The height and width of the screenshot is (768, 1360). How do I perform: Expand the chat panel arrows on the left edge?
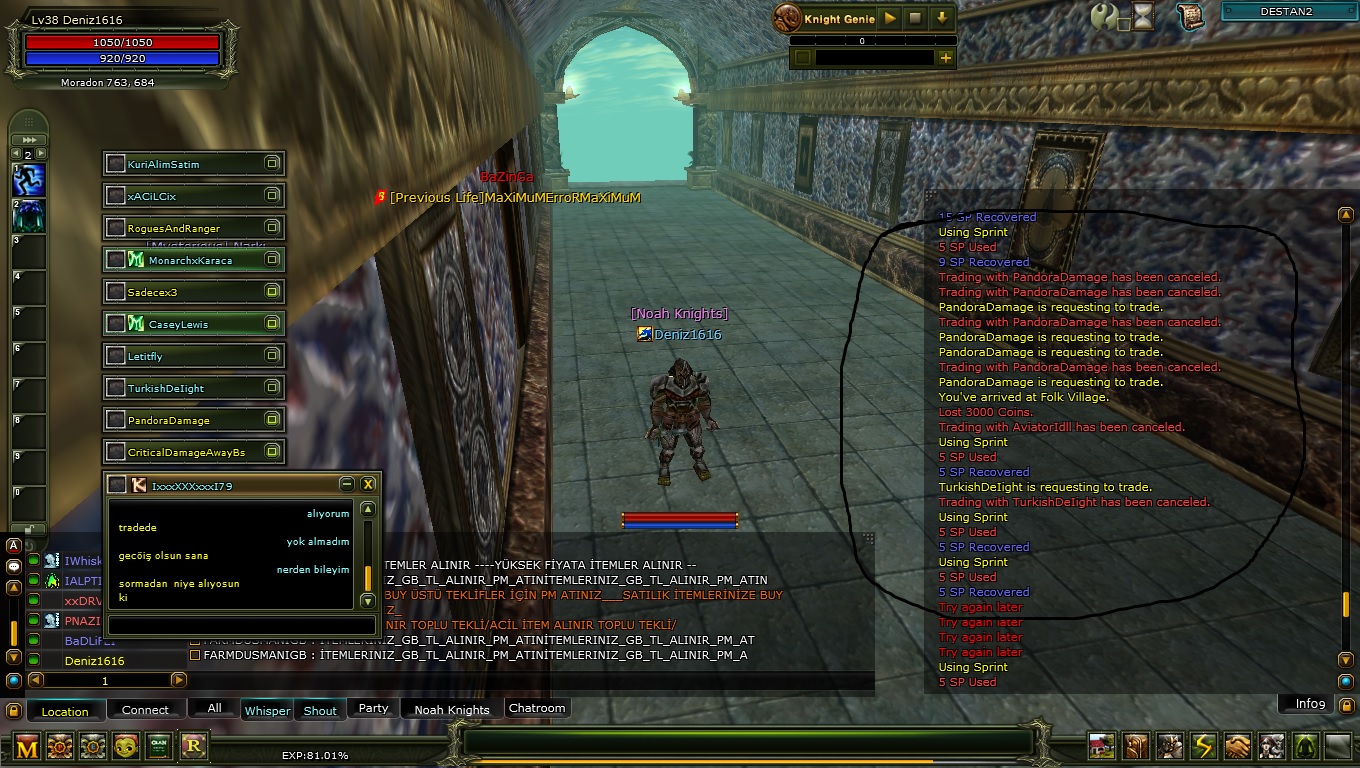(28, 139)
